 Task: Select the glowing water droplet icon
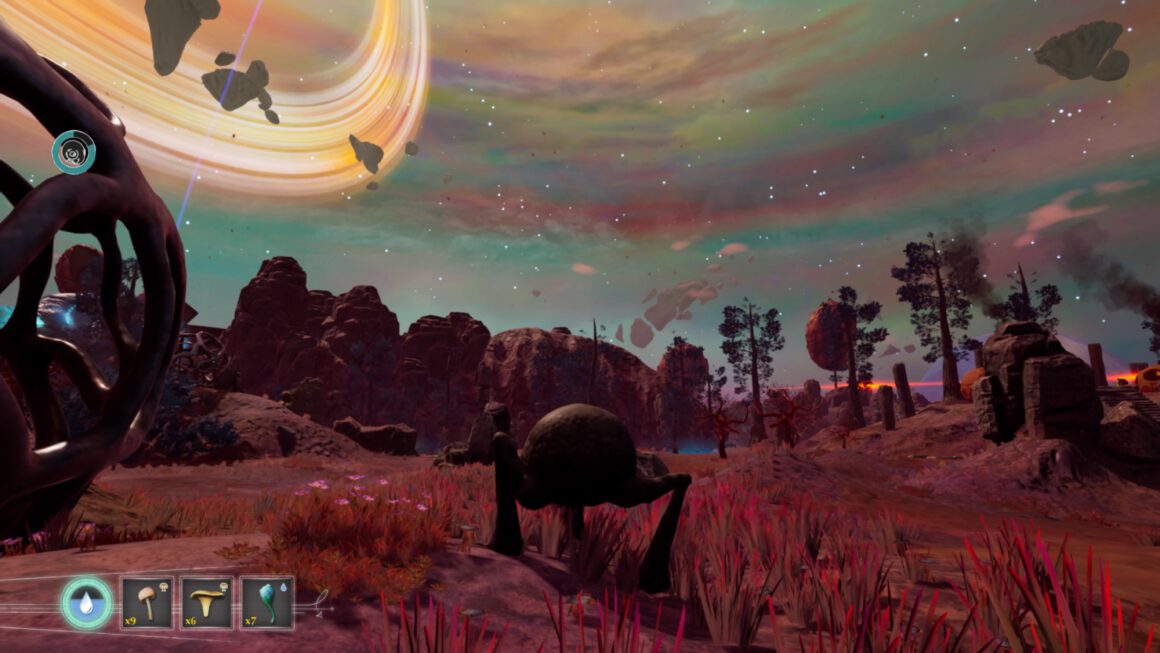click(86, 603)
